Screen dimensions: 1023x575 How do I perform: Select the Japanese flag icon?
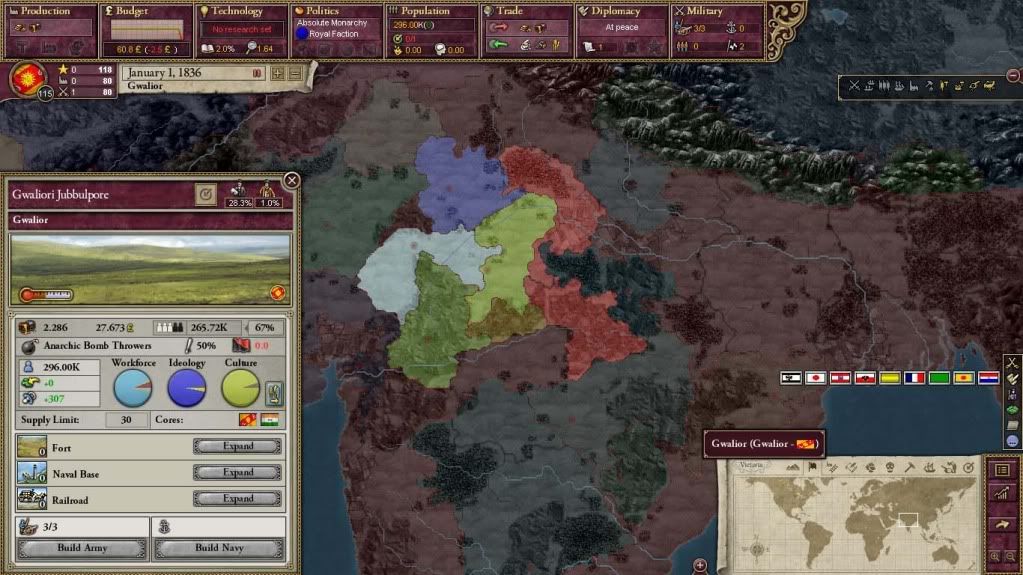815,378
